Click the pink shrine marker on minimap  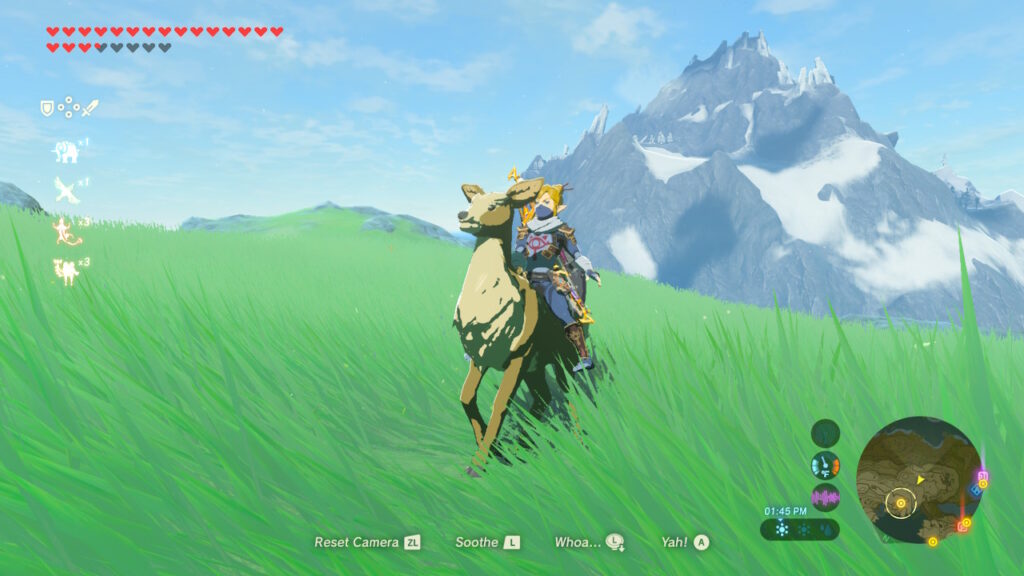[982, 478]
